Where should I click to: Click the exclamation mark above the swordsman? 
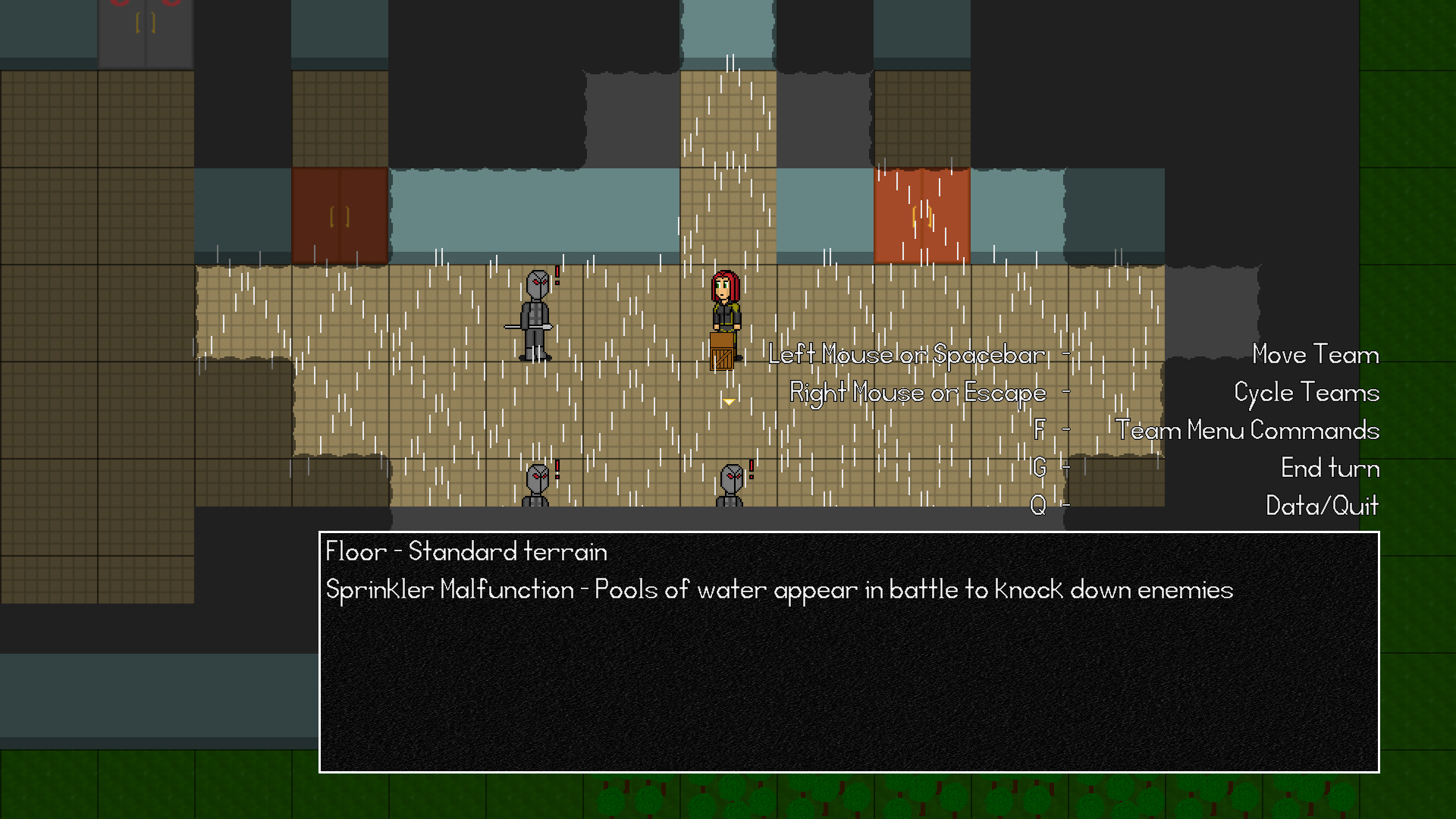pos(556,273)
